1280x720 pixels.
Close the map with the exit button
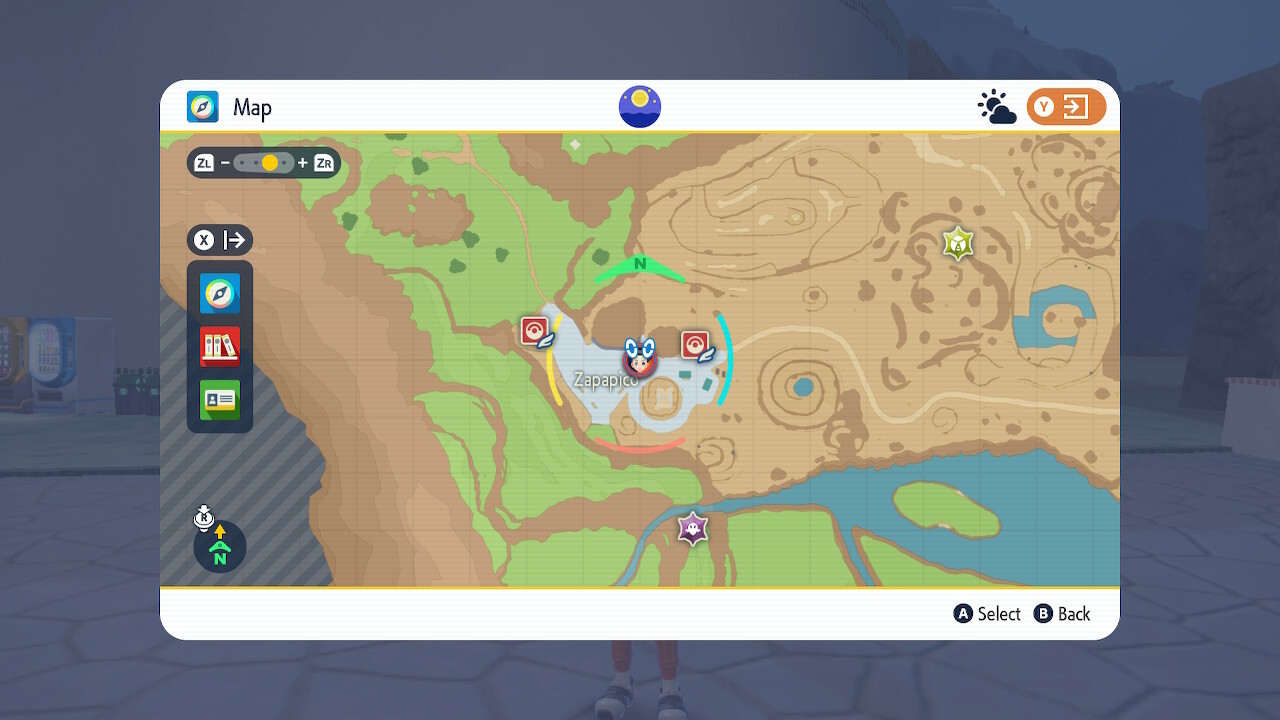pyautogui.click(x=1066, y=107)
